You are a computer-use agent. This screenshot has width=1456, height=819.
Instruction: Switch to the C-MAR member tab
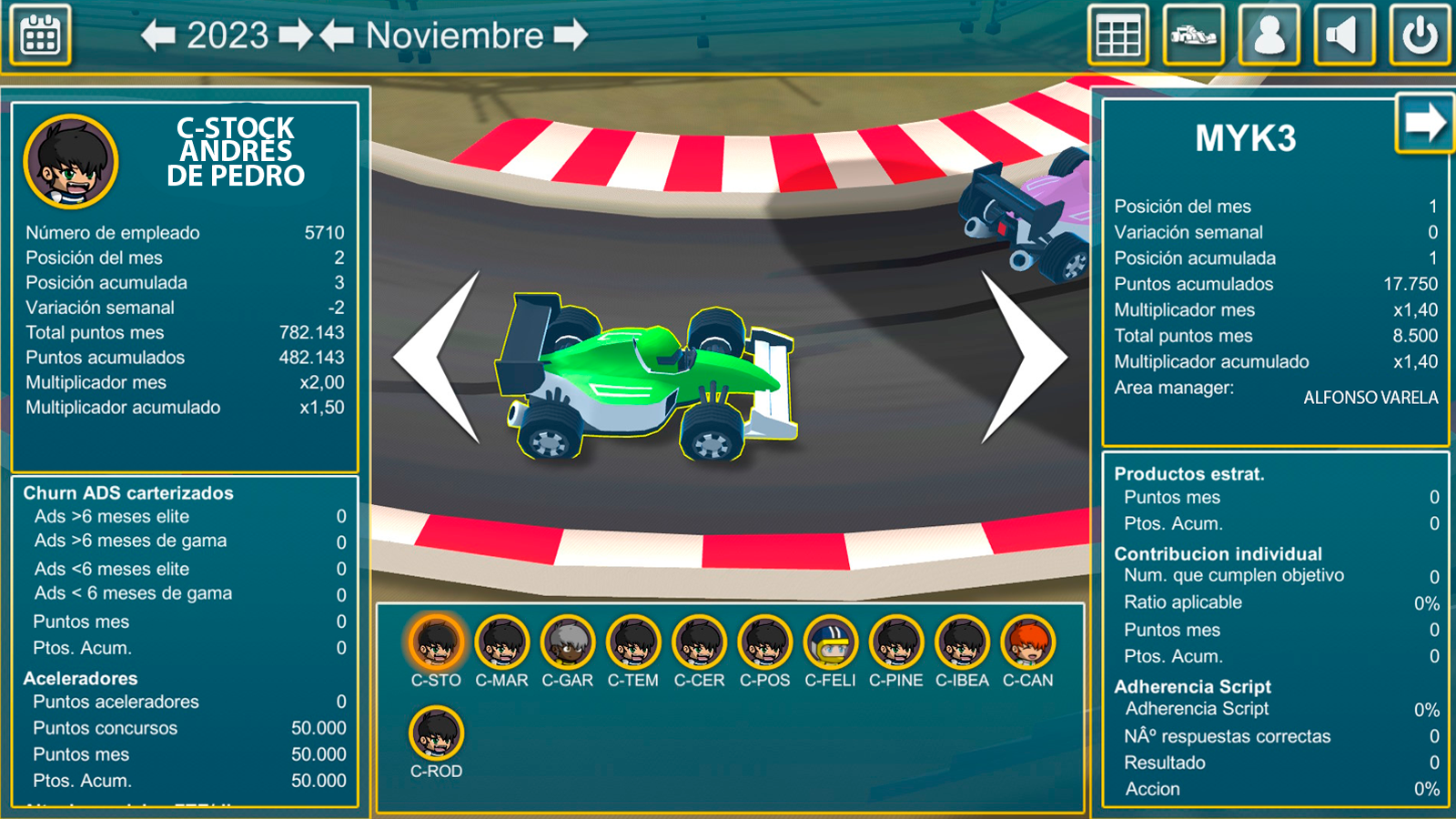[x=502, y=646]
